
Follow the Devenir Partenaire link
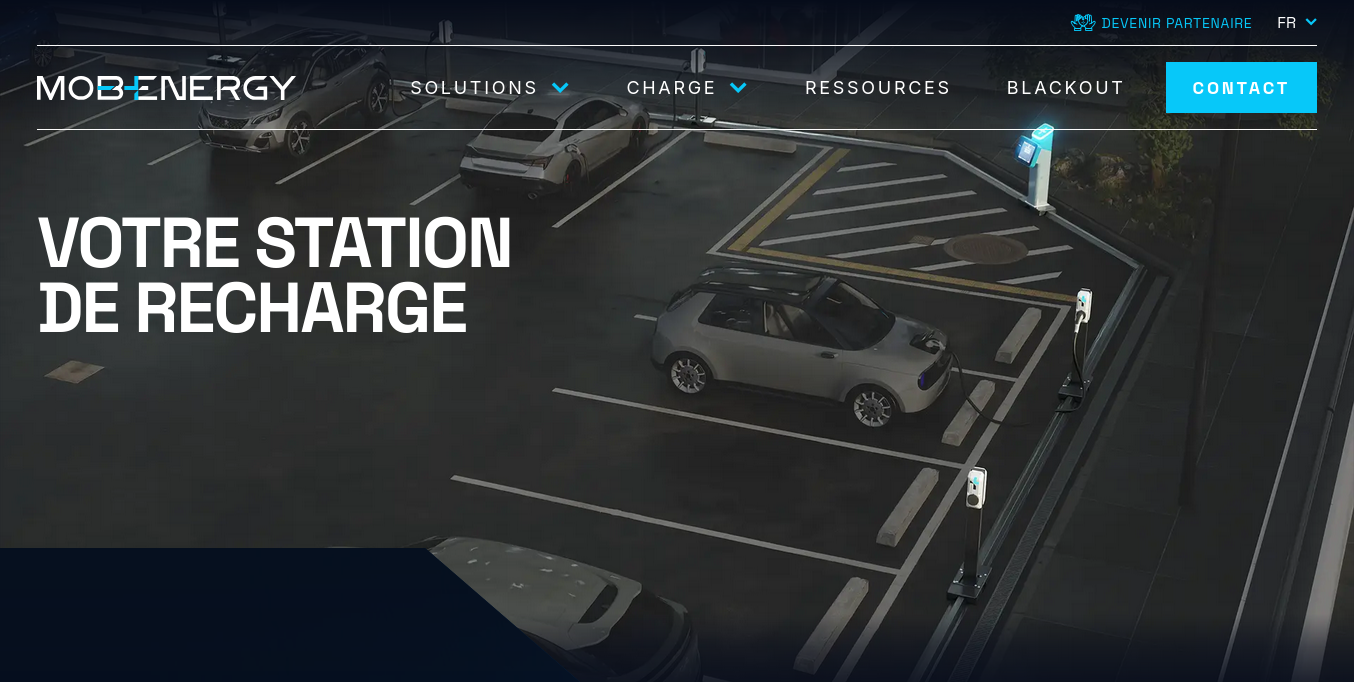(1162, 23)
